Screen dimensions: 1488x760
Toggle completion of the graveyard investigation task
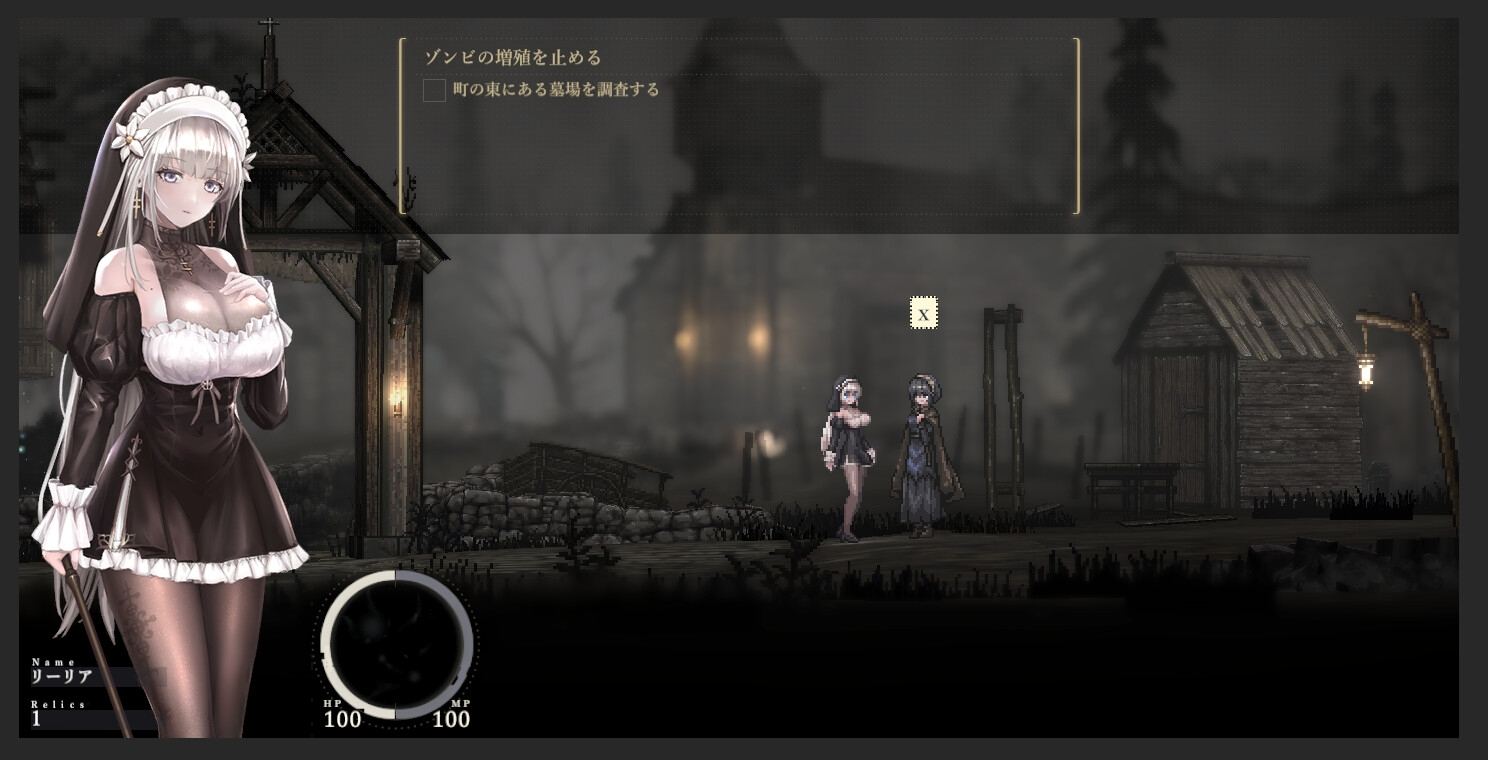434,90
